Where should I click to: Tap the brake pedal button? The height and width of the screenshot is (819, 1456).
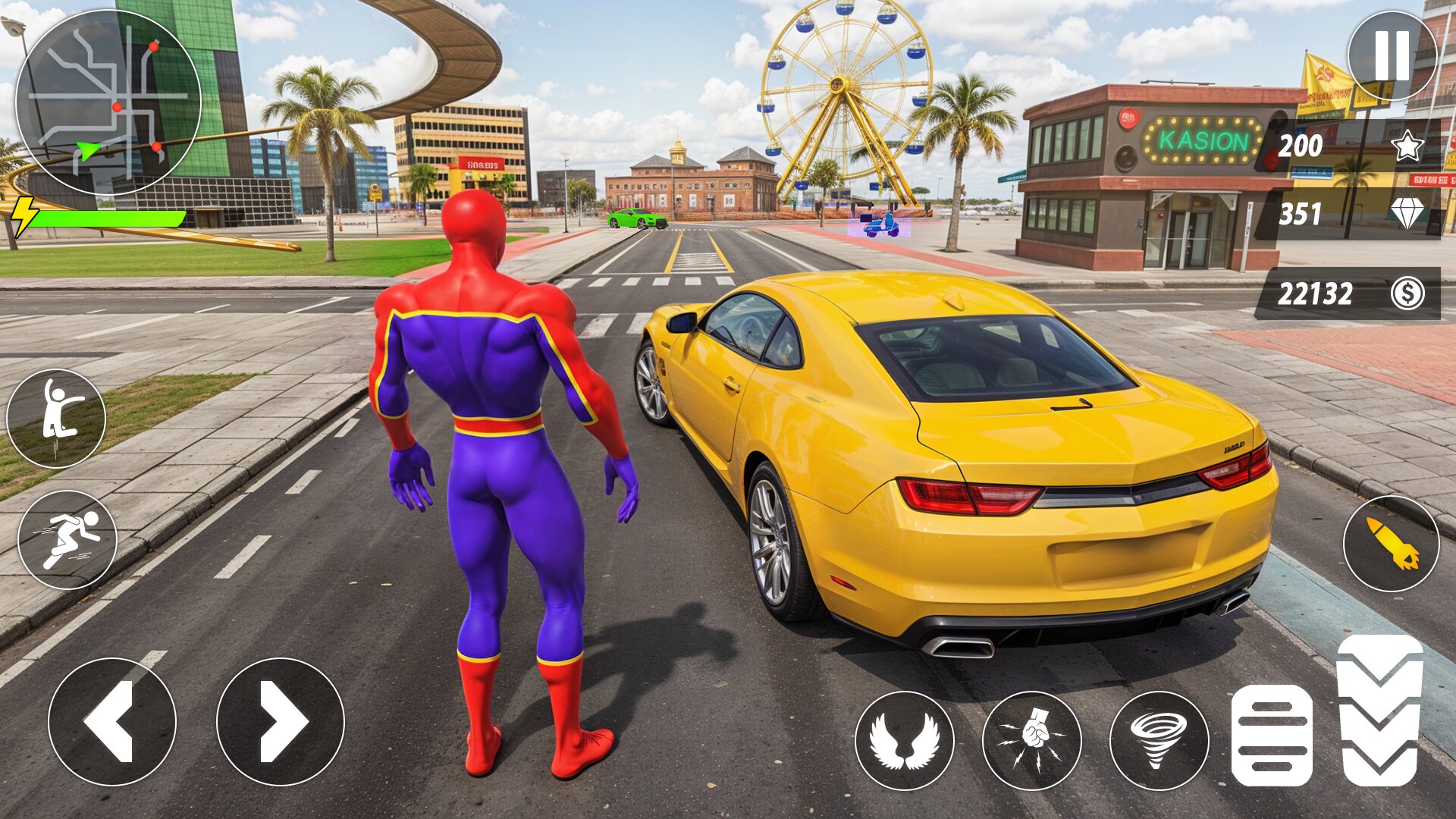tap(1272, 736)
